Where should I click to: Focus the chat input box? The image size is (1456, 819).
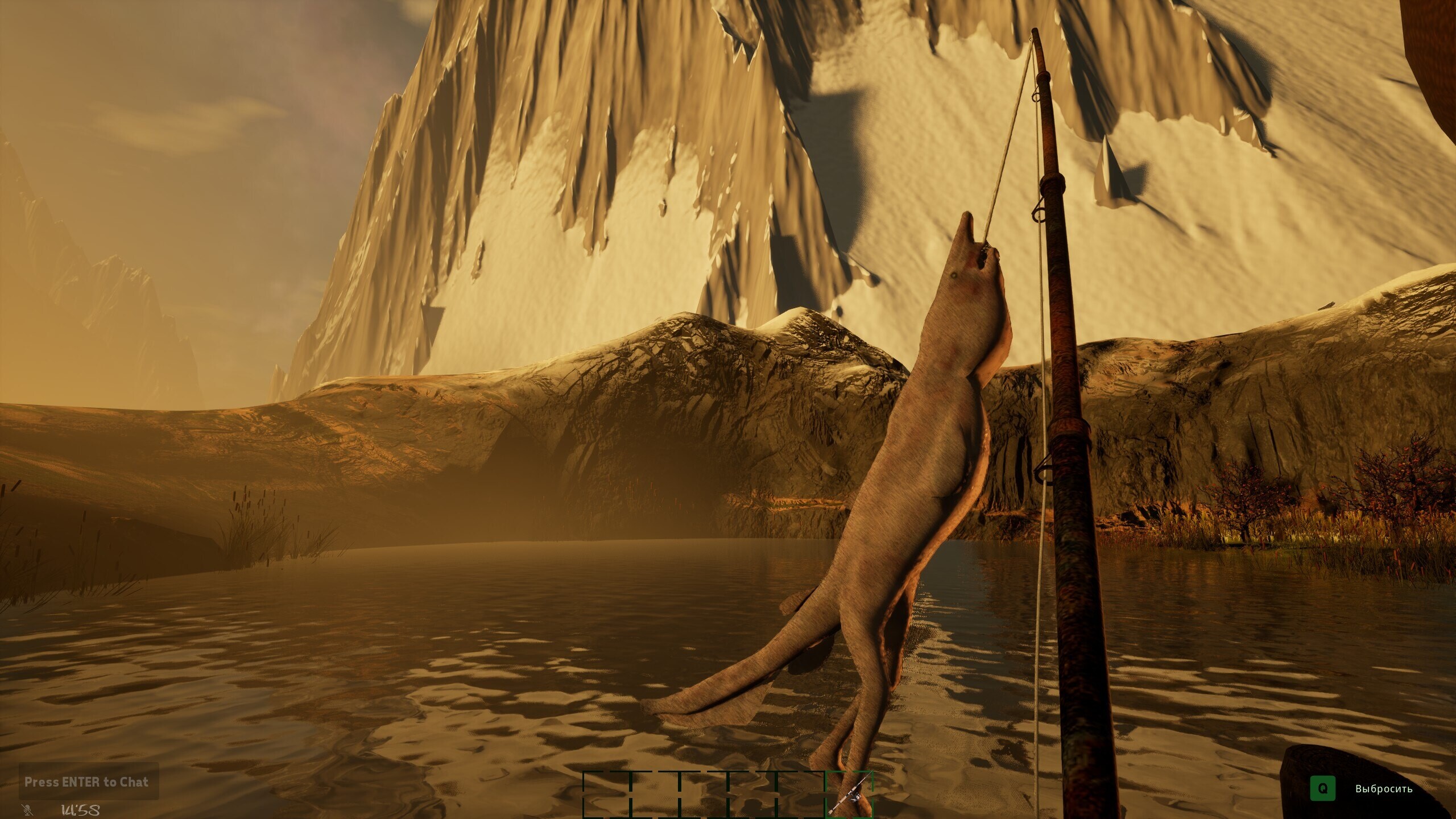coord(86,782)
